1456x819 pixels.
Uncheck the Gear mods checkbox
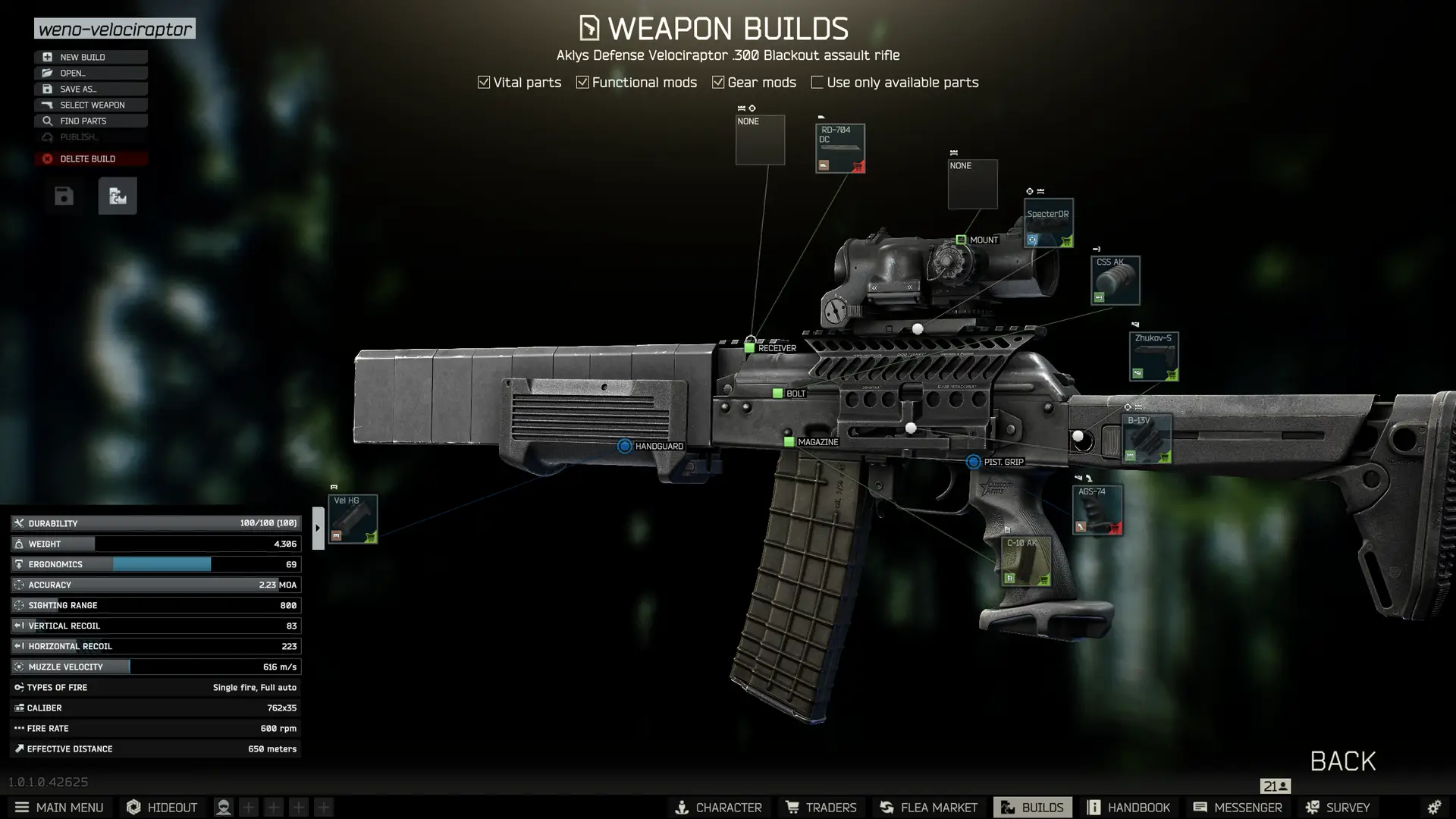click(x=718, y=82)
